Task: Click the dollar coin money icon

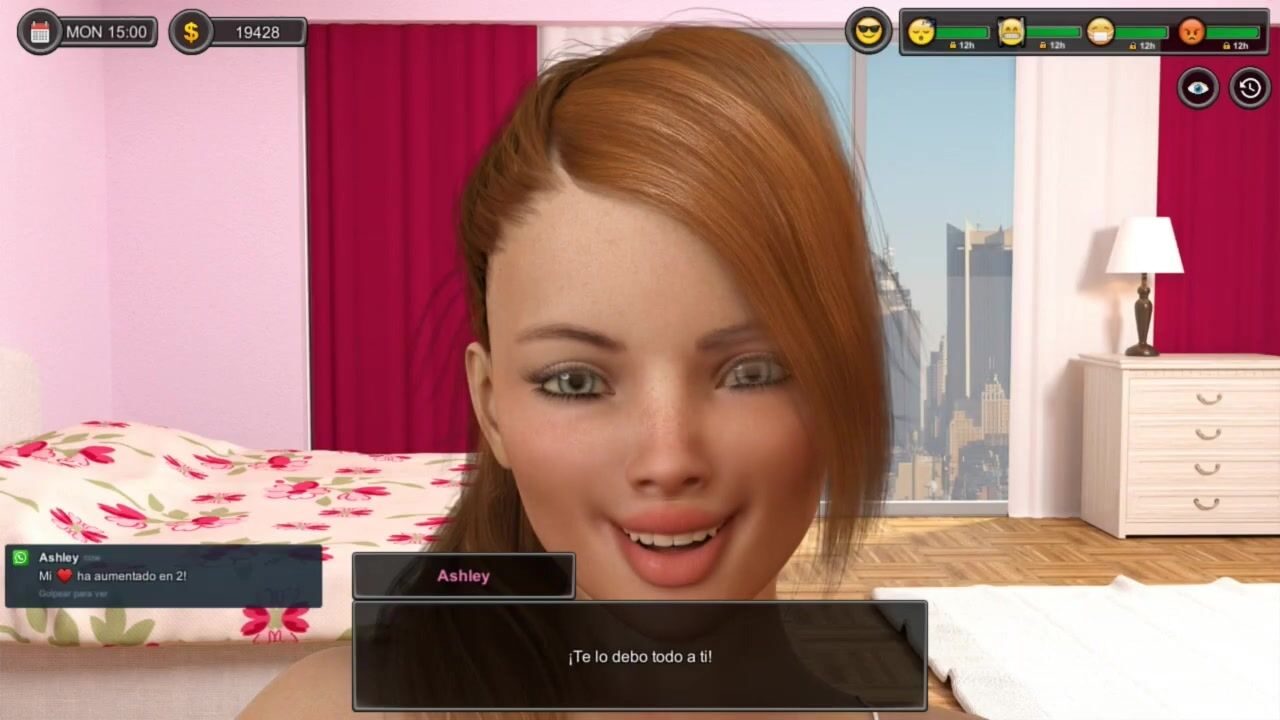Action: point(190,32)
